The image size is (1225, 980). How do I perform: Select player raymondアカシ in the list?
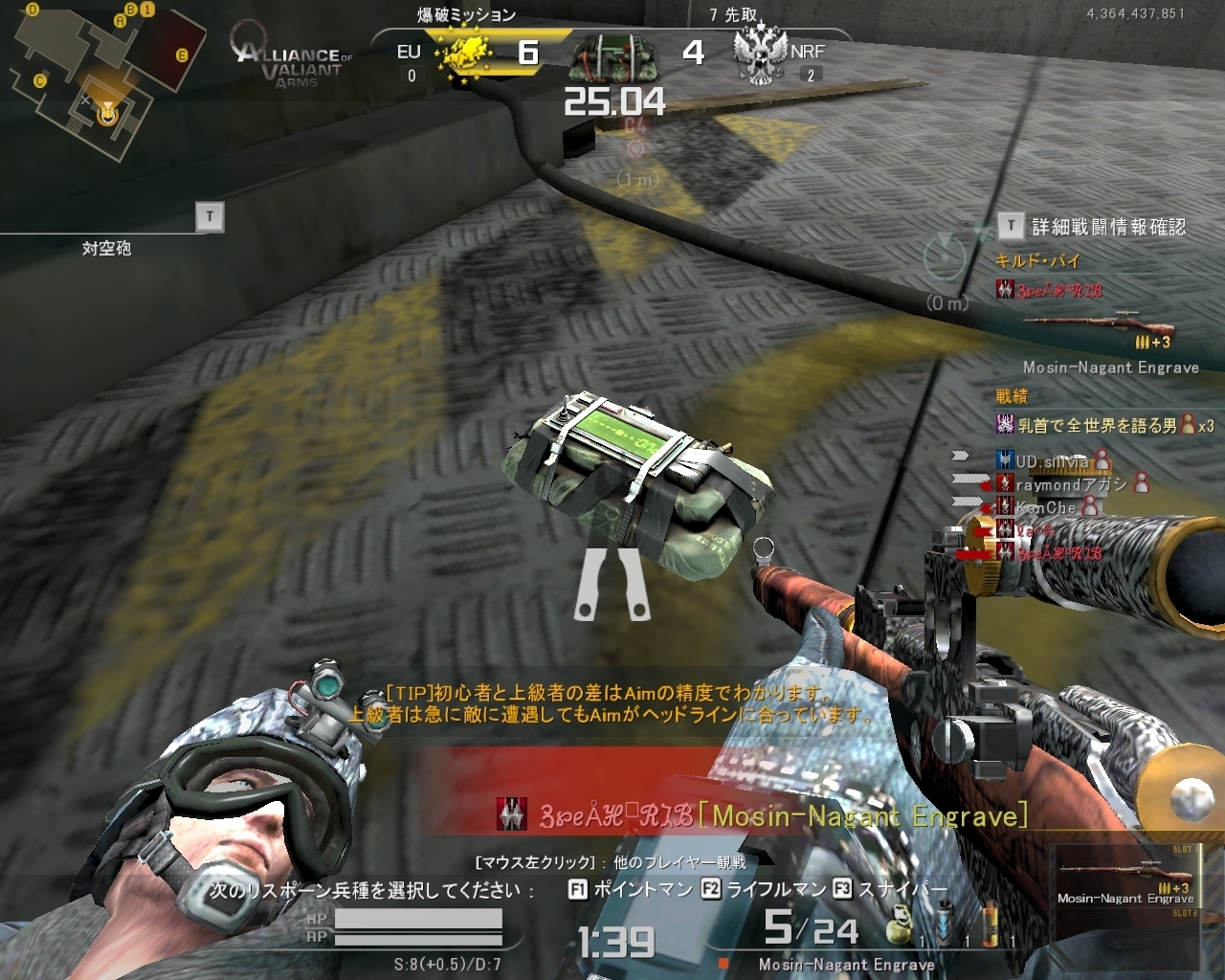[x=1070, y=484]
